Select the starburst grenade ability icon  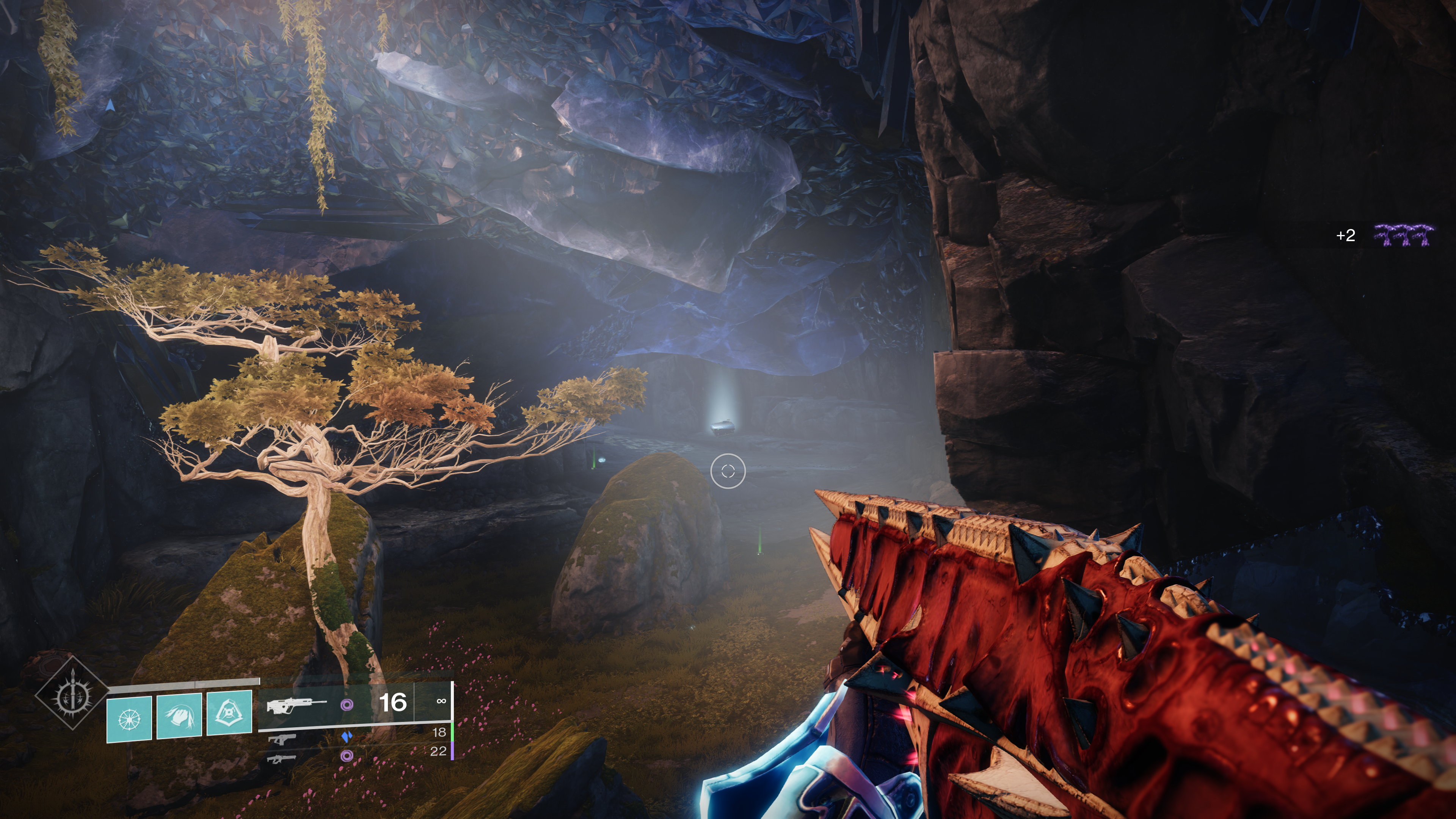coord(129,719)
